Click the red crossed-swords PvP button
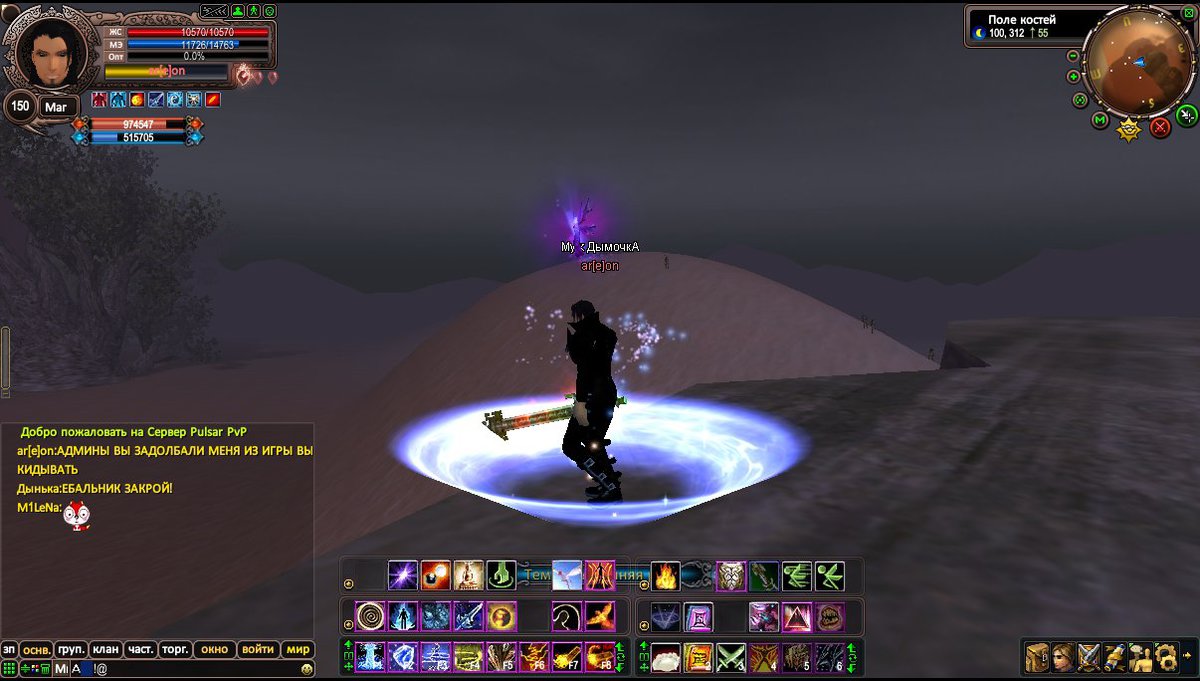Viewport: 1200px width, 681px height. (x=1160, y=127)
